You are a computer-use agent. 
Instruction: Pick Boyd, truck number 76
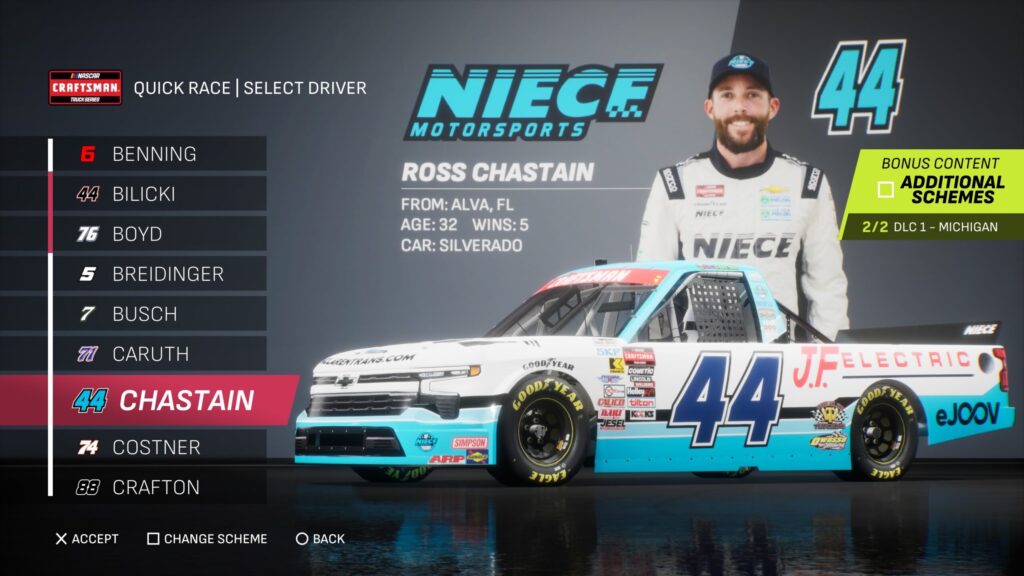(137, 234)
